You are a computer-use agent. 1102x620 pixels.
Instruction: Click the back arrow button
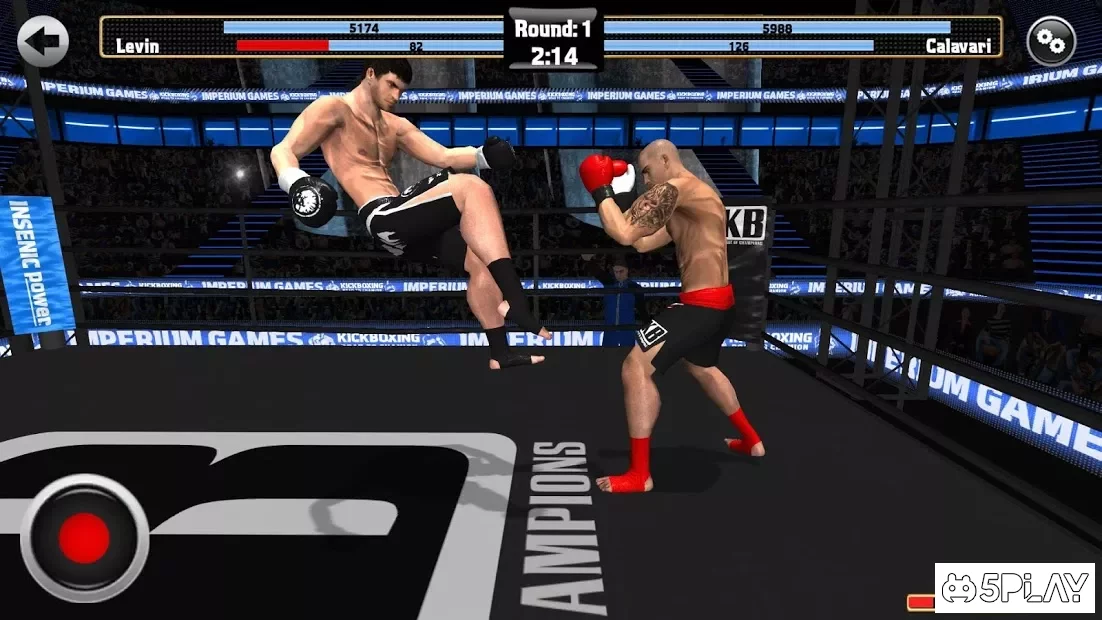coord(43,41)
